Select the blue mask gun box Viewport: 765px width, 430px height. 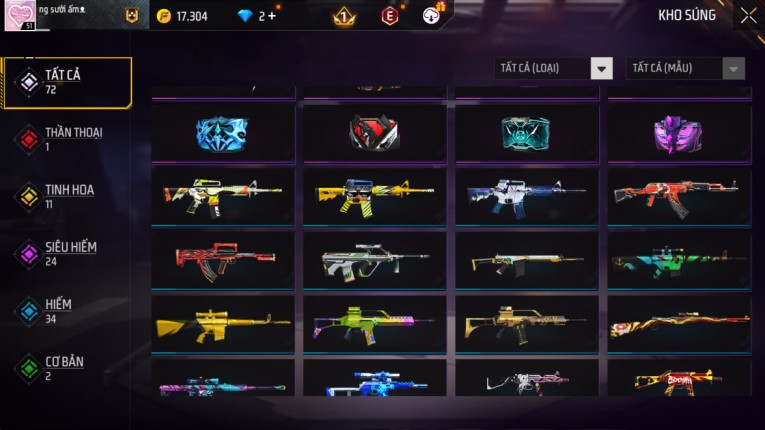tap(222, 133)
